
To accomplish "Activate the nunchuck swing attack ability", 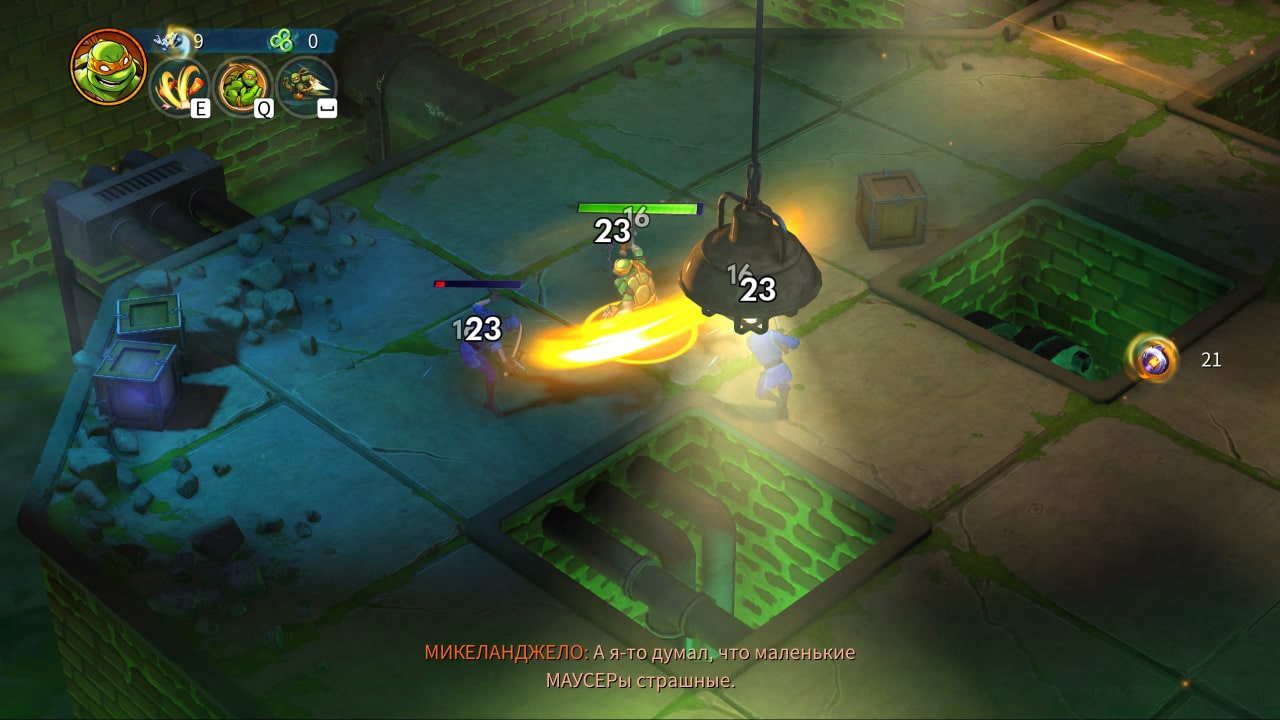I will pyautogui.click(x=180, y=85).
